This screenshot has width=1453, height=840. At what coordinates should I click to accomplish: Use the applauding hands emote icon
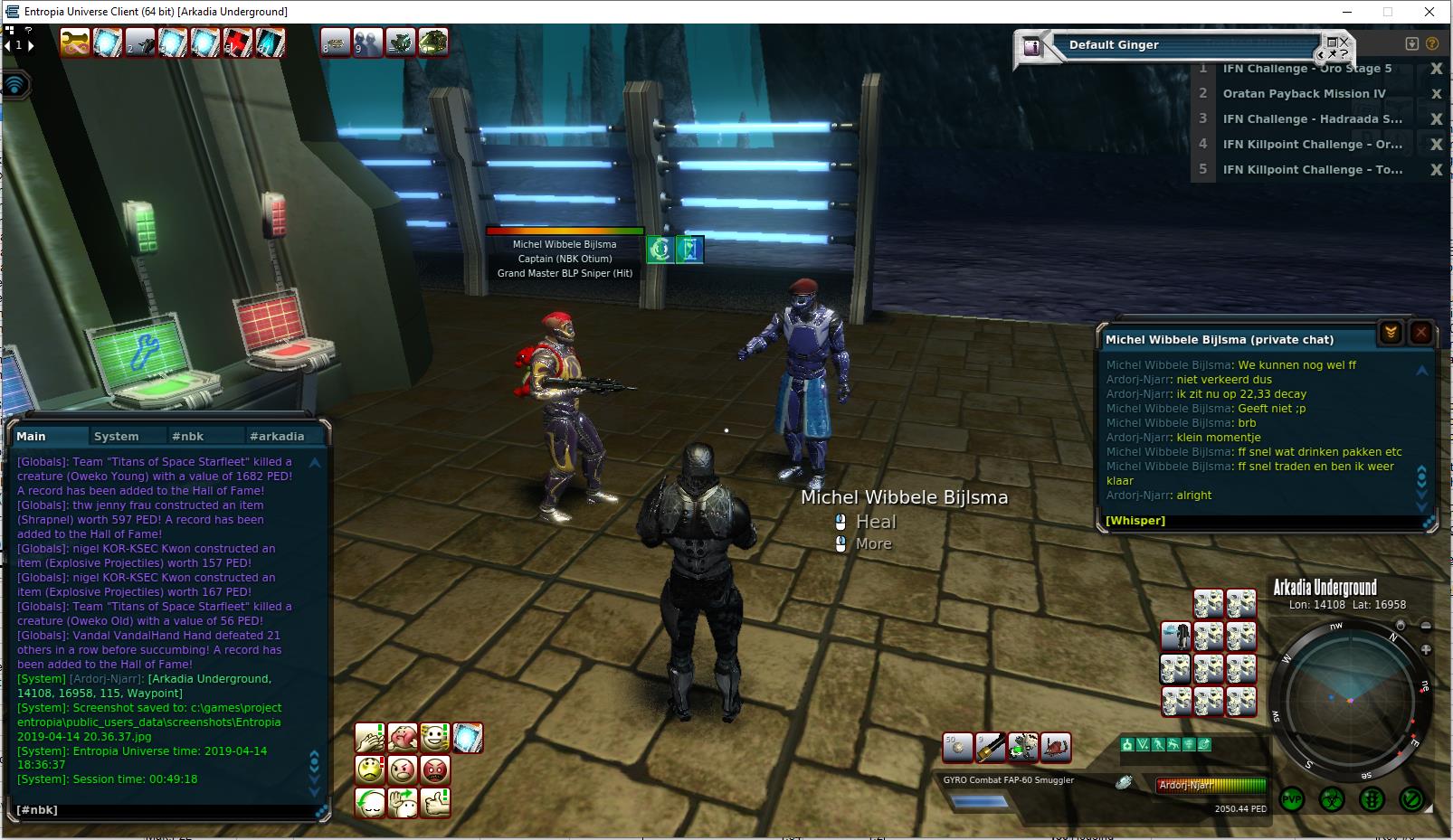tap(370, 738)
